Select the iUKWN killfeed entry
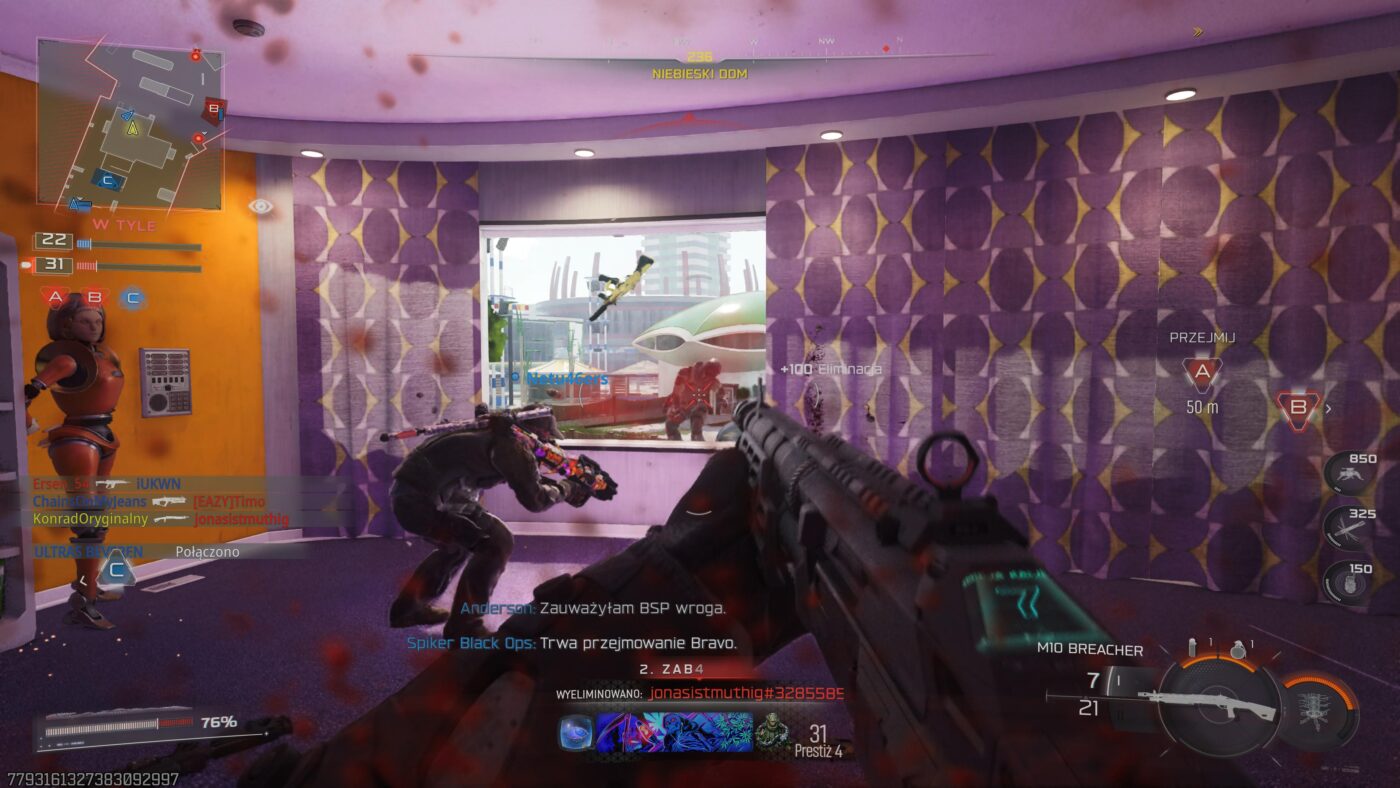 158,484
